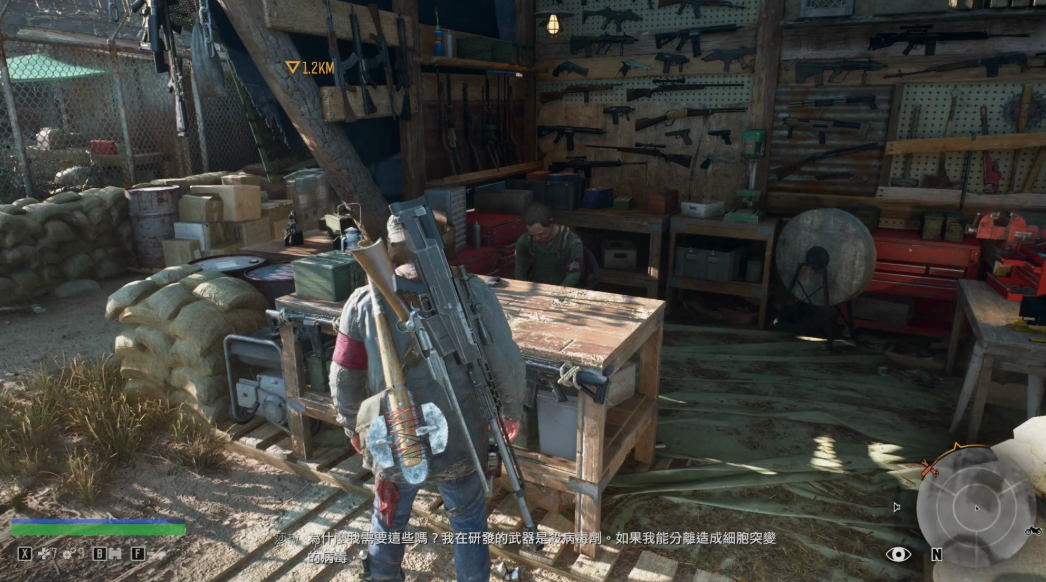
Task: Toggle the eye-shaped survival vision icon
Action: point(898,554)
